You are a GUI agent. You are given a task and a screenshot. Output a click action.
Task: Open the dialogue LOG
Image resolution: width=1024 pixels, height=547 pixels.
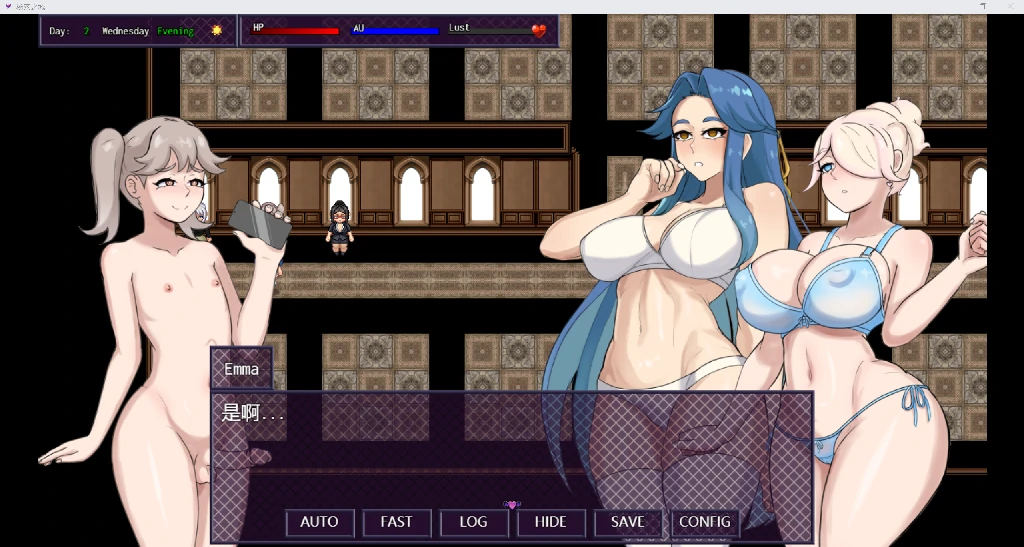point(473,522)
